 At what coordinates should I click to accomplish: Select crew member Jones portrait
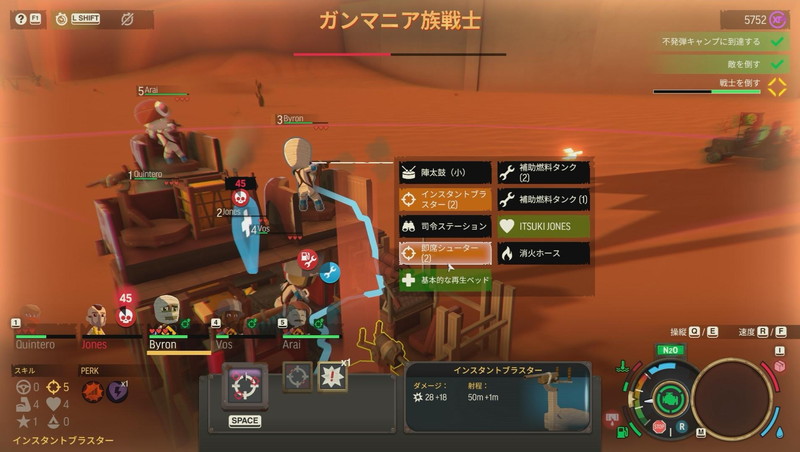[96, 320]
